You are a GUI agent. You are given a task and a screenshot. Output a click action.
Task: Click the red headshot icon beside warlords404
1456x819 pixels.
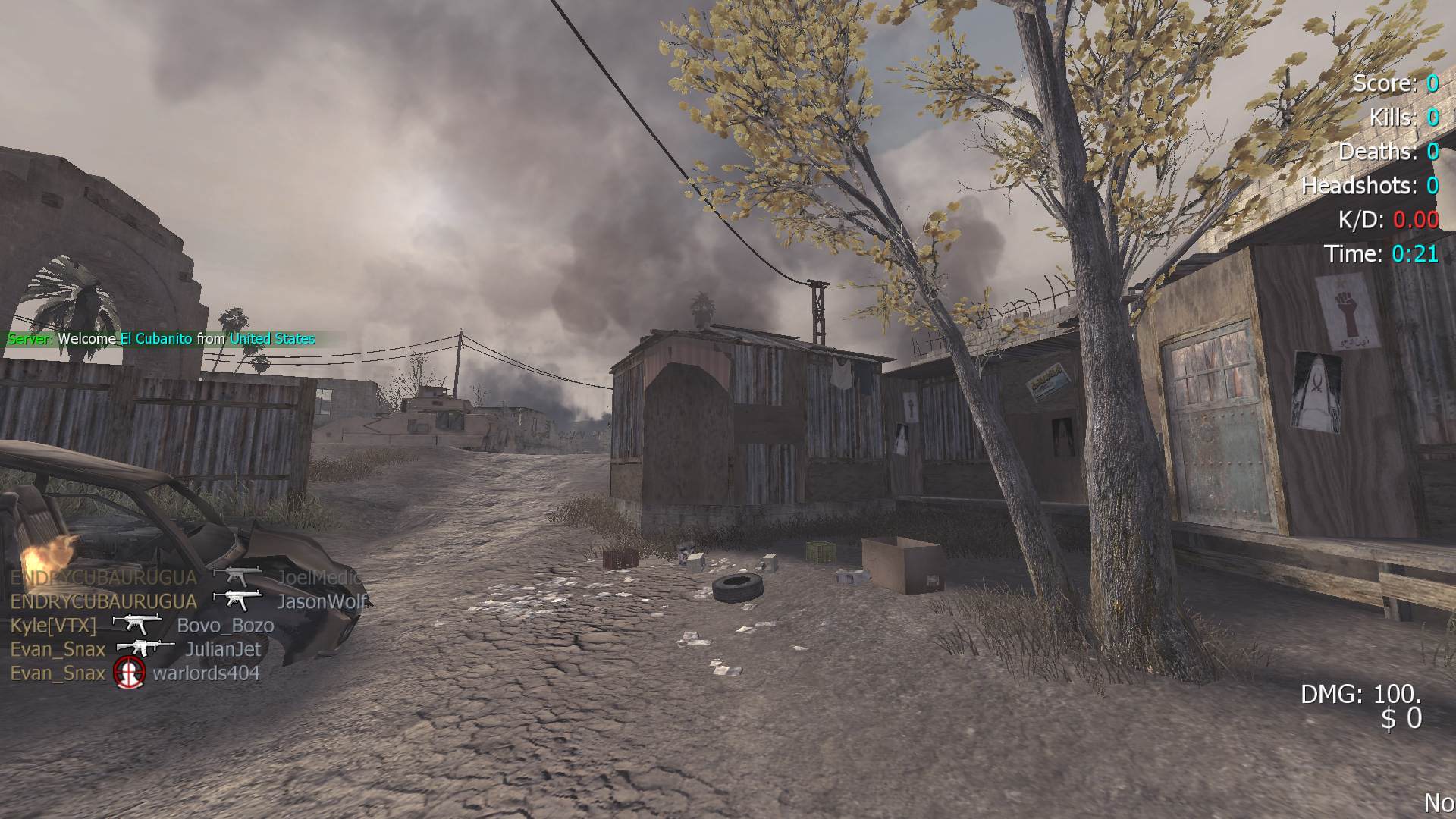pyautogui.click(x=129, y=673)
